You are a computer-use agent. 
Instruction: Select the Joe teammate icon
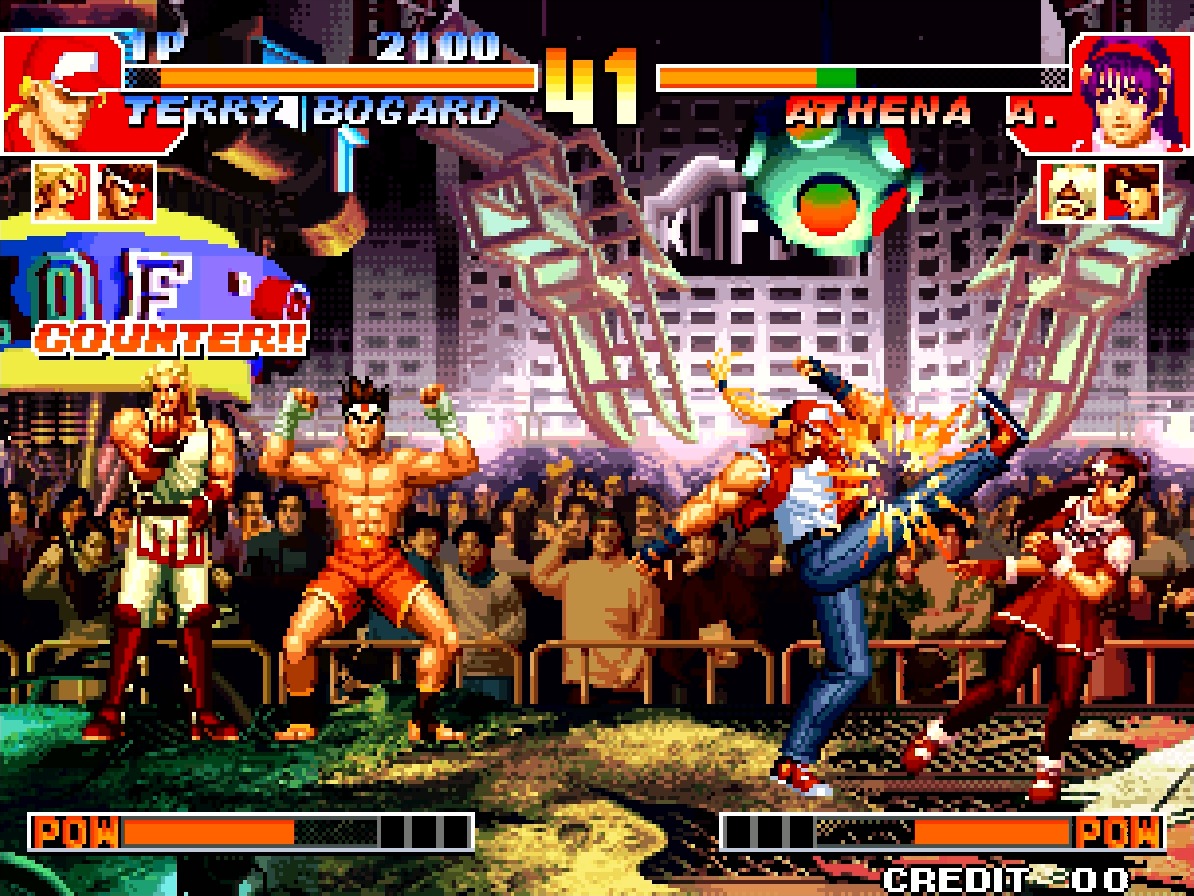point(125,191)
